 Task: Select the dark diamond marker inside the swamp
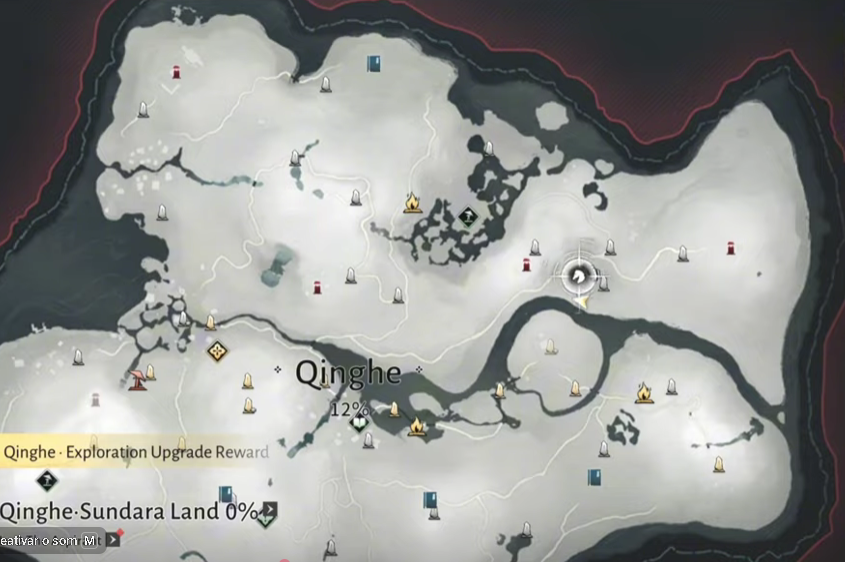pyautogui.click(x=467, y=215)
